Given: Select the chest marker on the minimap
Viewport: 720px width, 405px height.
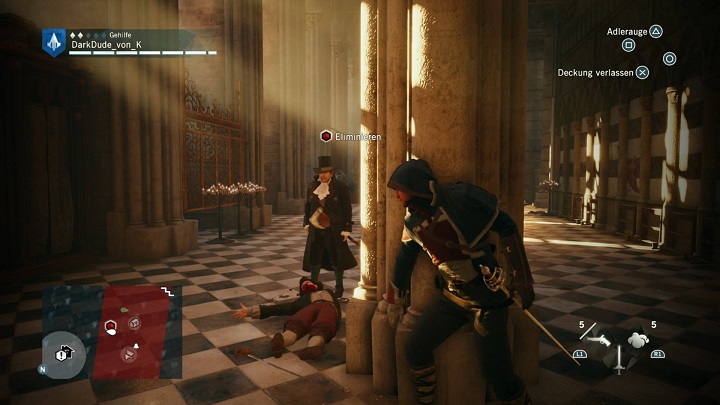Looking at the screenshot, I should point(134,322).
